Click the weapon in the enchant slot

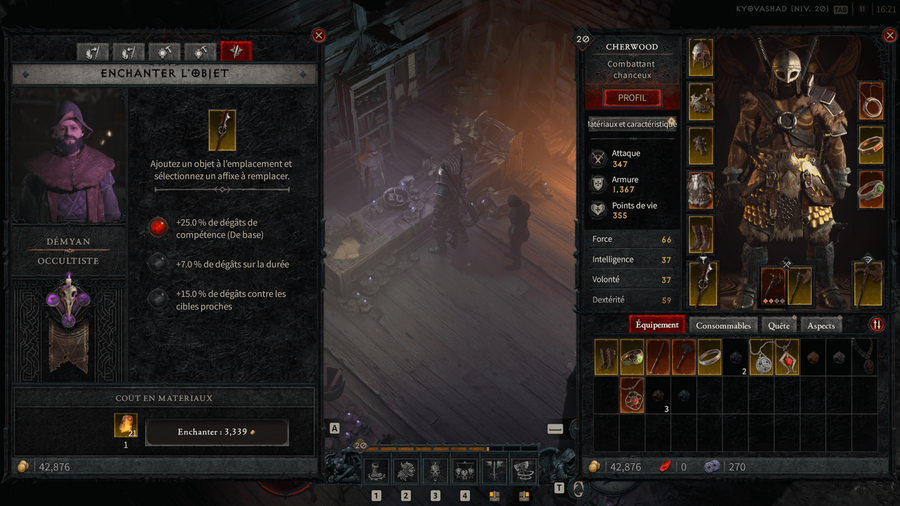pos(222,130)
